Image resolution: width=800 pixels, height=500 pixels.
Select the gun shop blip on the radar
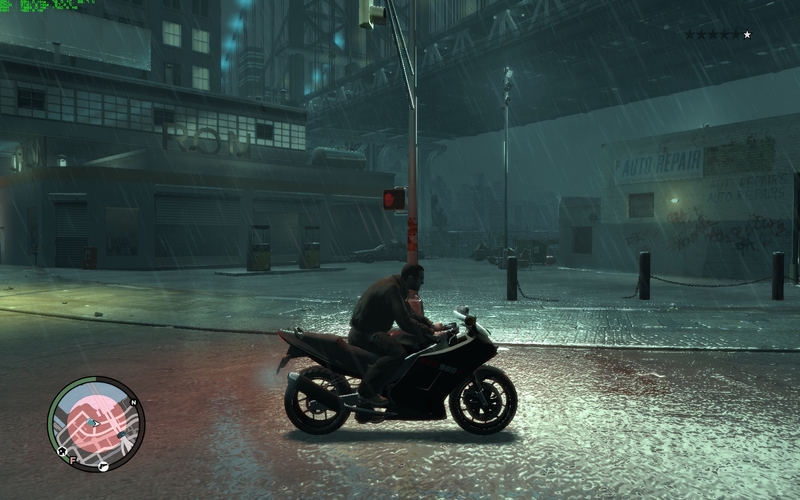click(x=103, y=466)
